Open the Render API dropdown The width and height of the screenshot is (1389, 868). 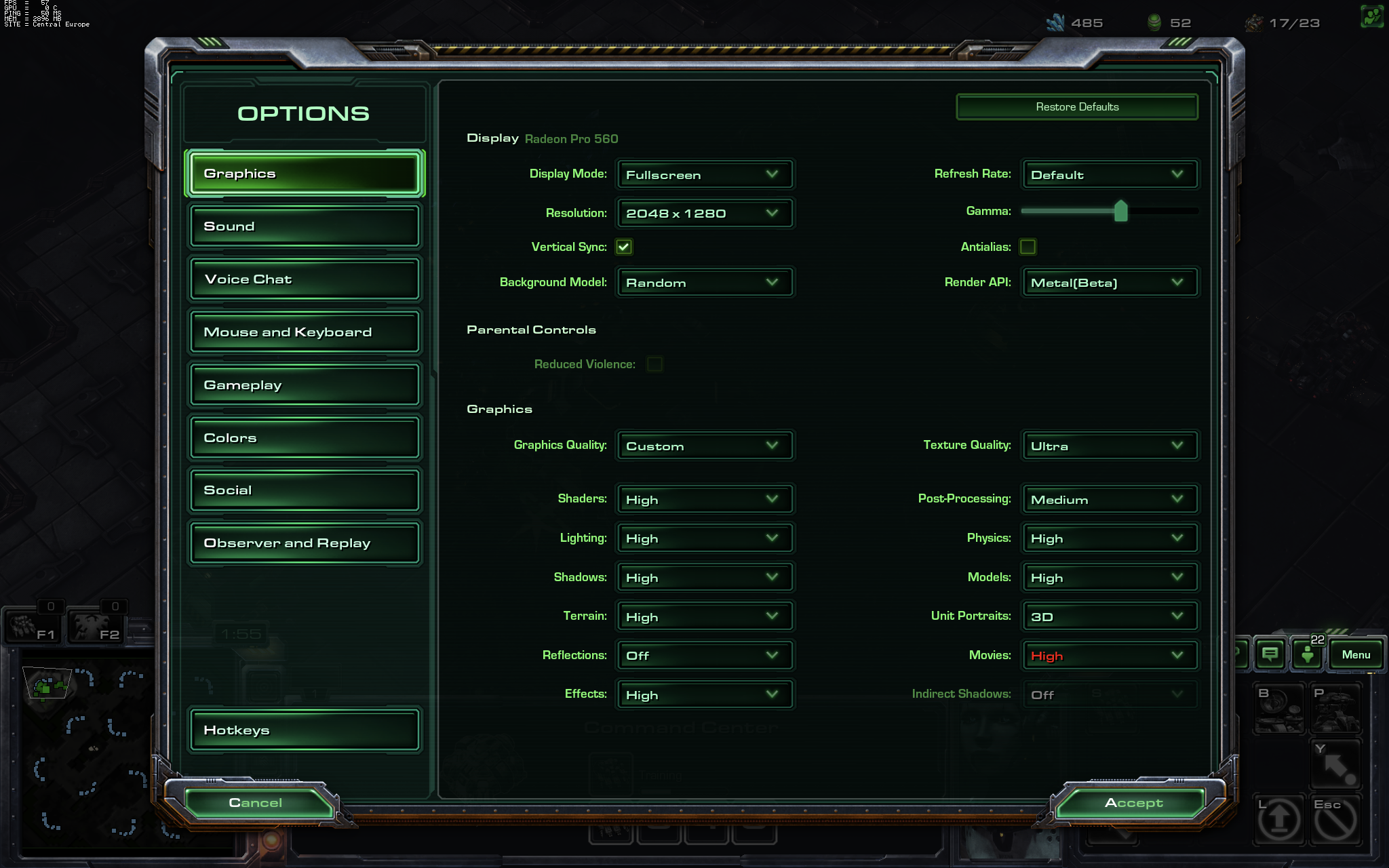pyautogui.click(x=1109, y=283)
